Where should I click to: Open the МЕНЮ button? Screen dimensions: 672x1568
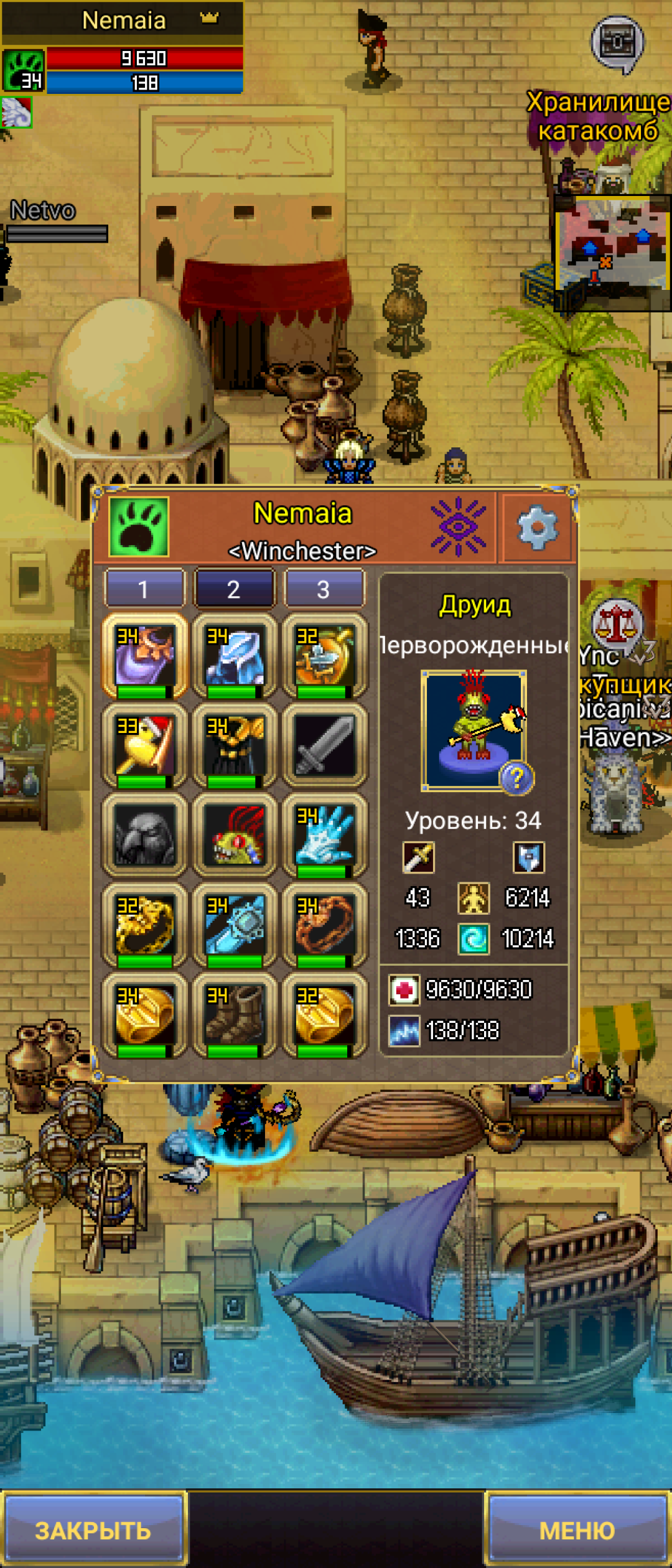(x=577, y=1530)
